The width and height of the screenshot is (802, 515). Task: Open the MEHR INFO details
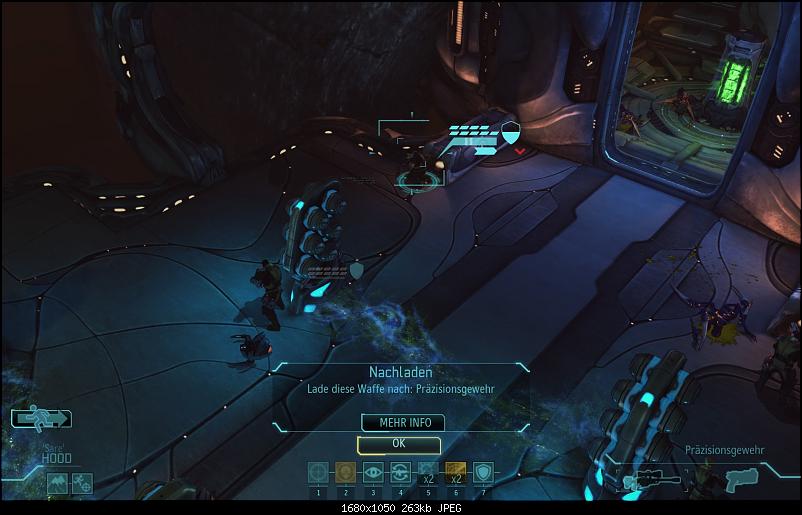(398, 423)
